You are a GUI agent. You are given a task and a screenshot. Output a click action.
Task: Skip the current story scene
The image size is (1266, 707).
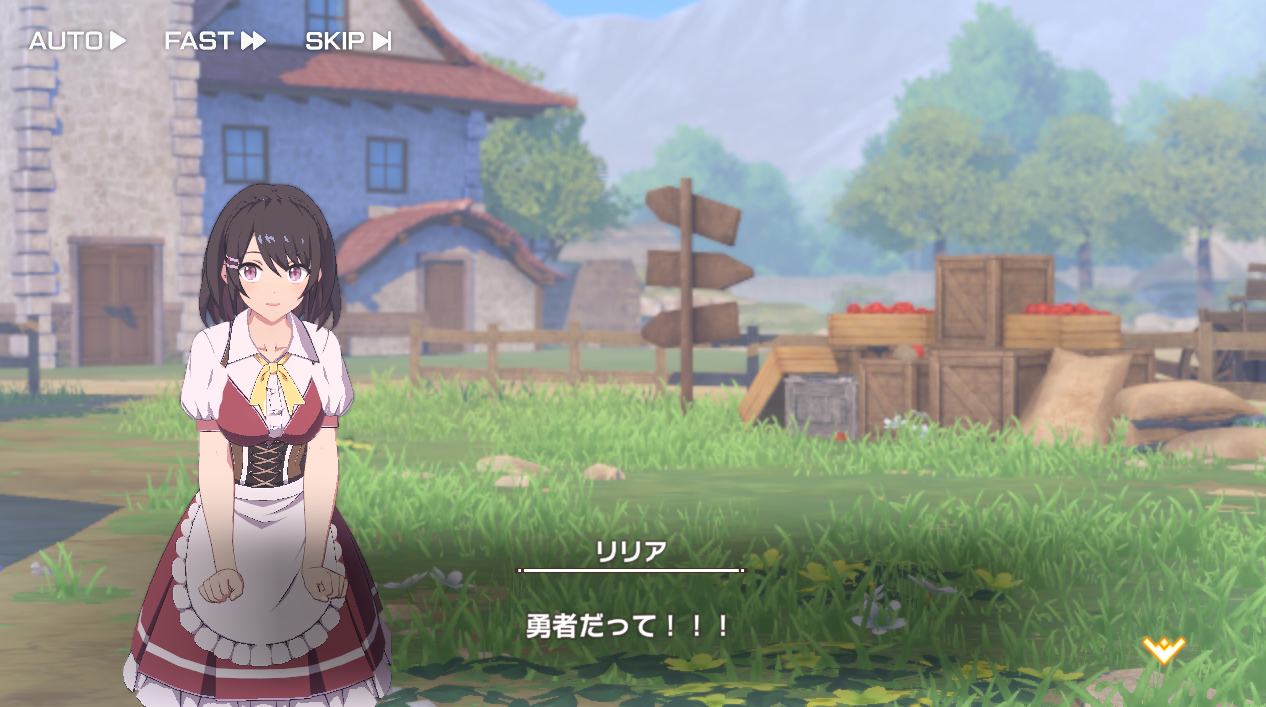(x=347, y=41)
